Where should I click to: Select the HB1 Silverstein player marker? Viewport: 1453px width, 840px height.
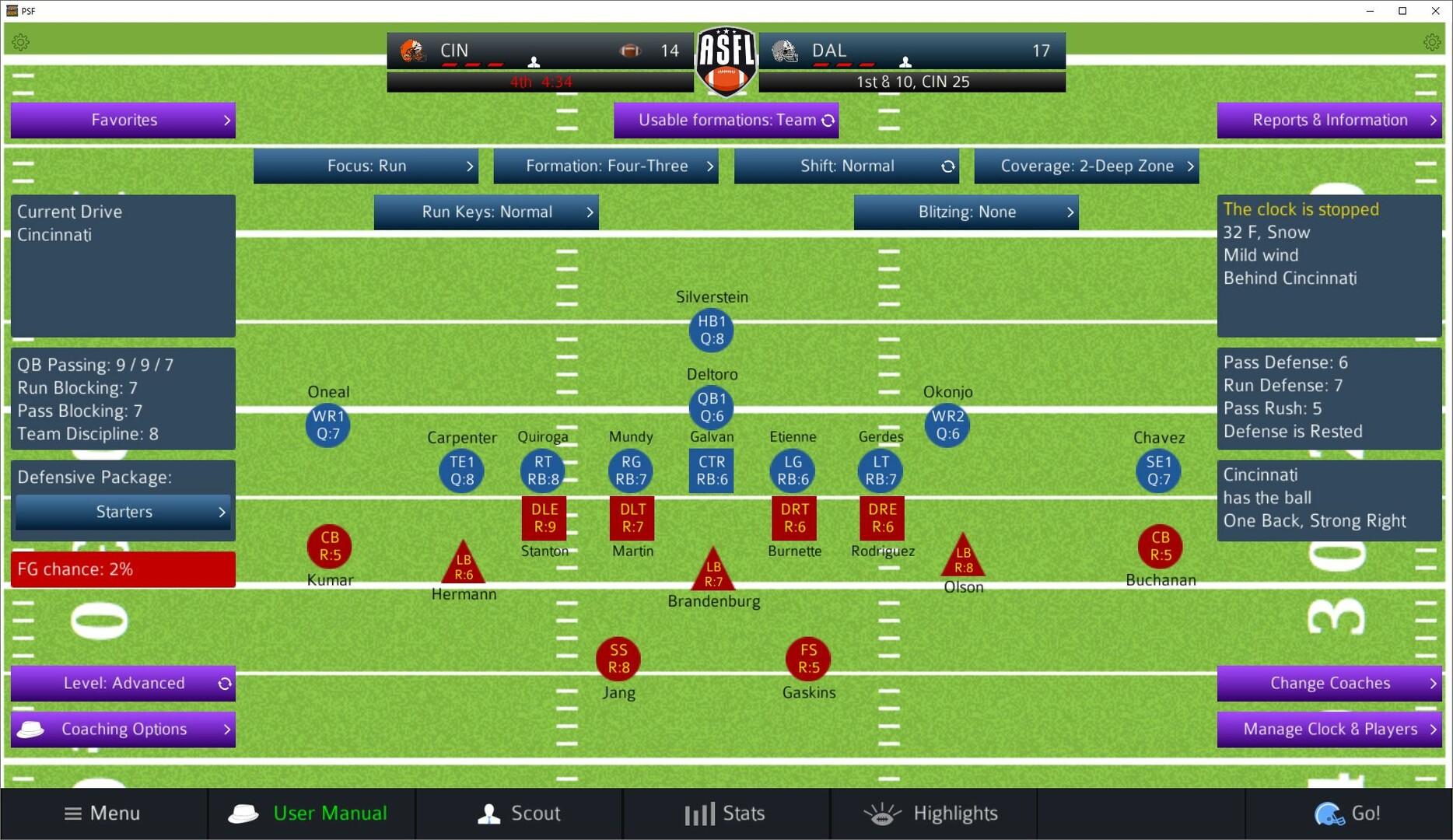point(710,330)
